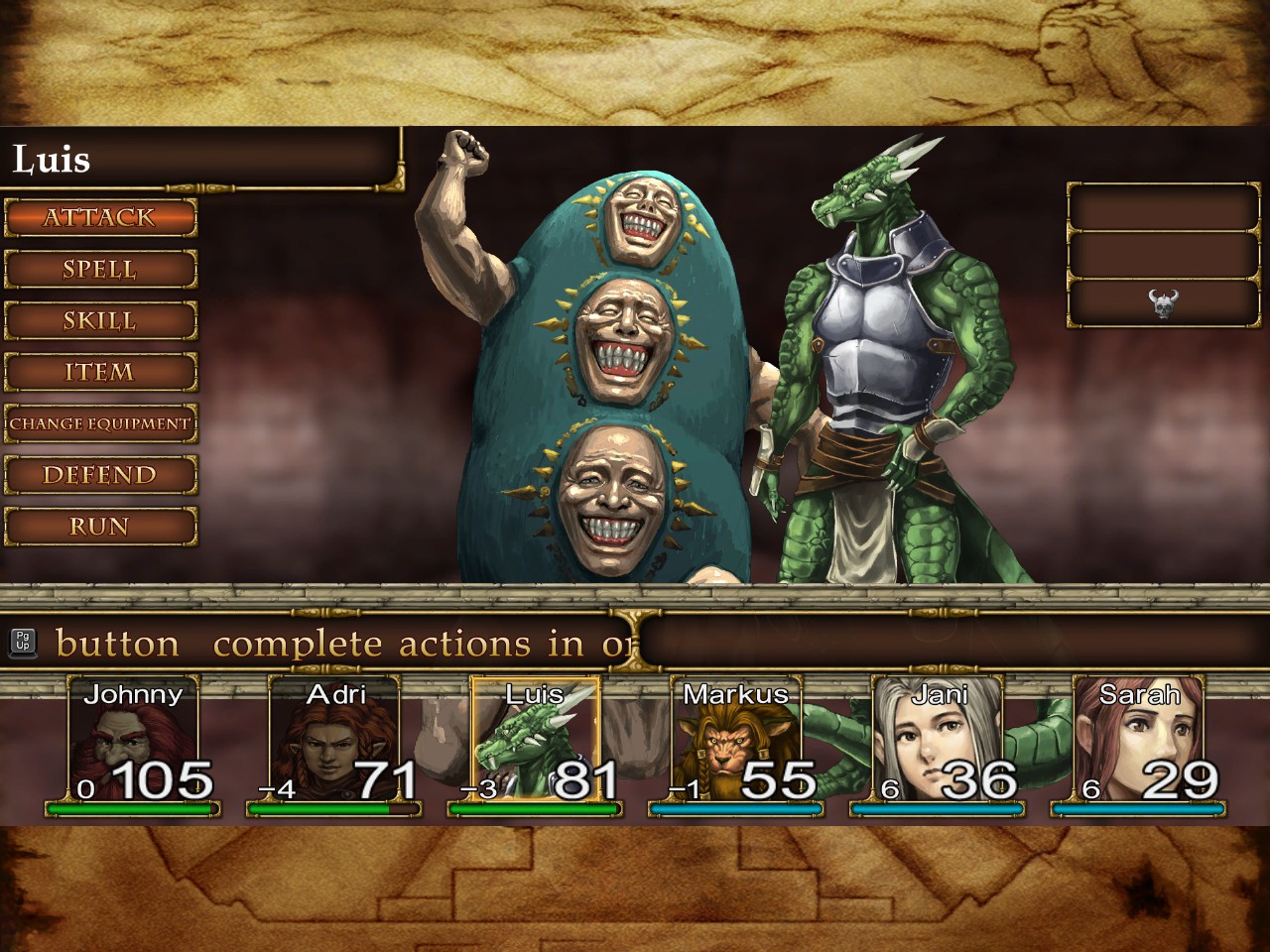The width and height of the screenshot is (1270, 952).
Task: Open the Item menu
Action: [100, 373]
